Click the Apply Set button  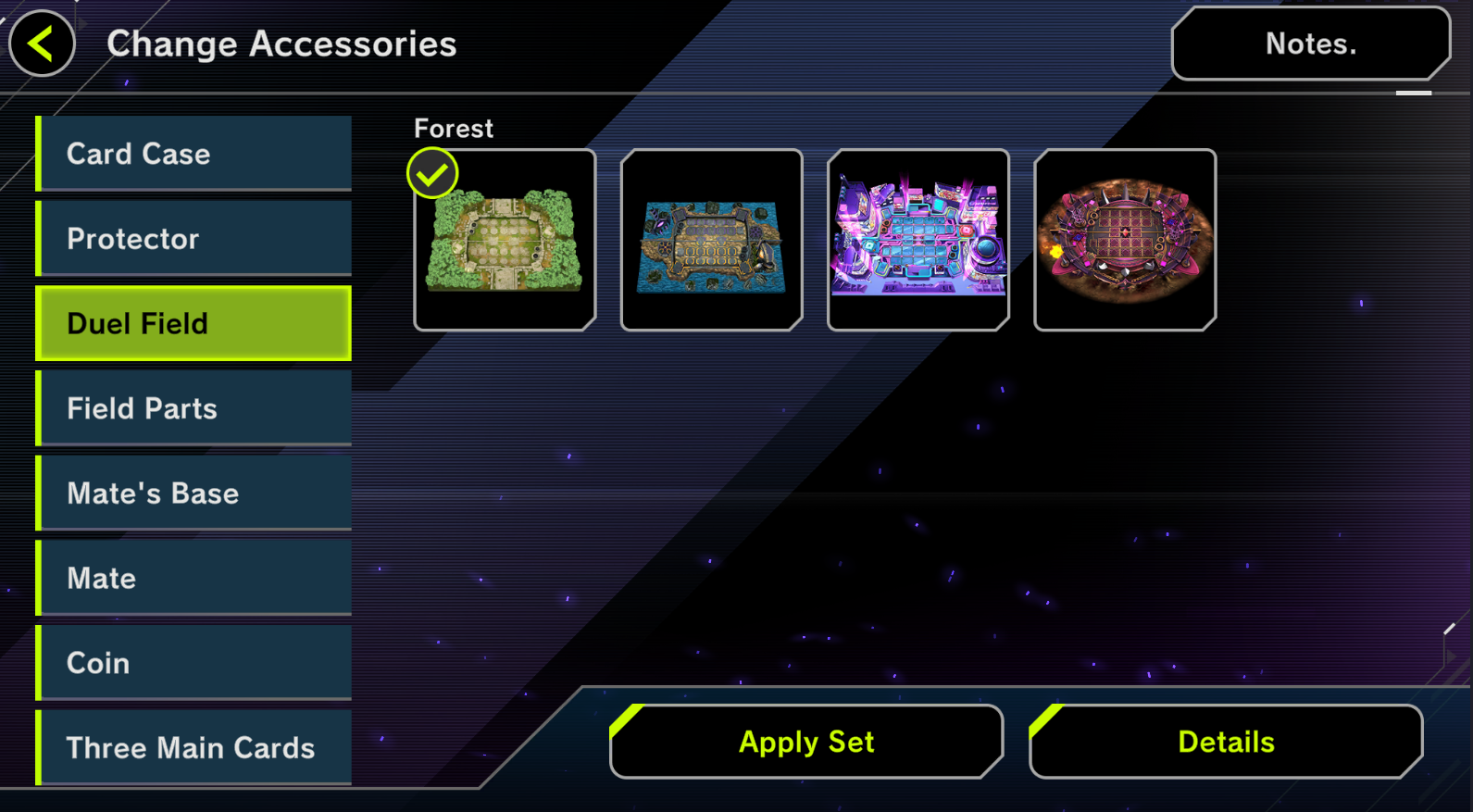point(806,742)
